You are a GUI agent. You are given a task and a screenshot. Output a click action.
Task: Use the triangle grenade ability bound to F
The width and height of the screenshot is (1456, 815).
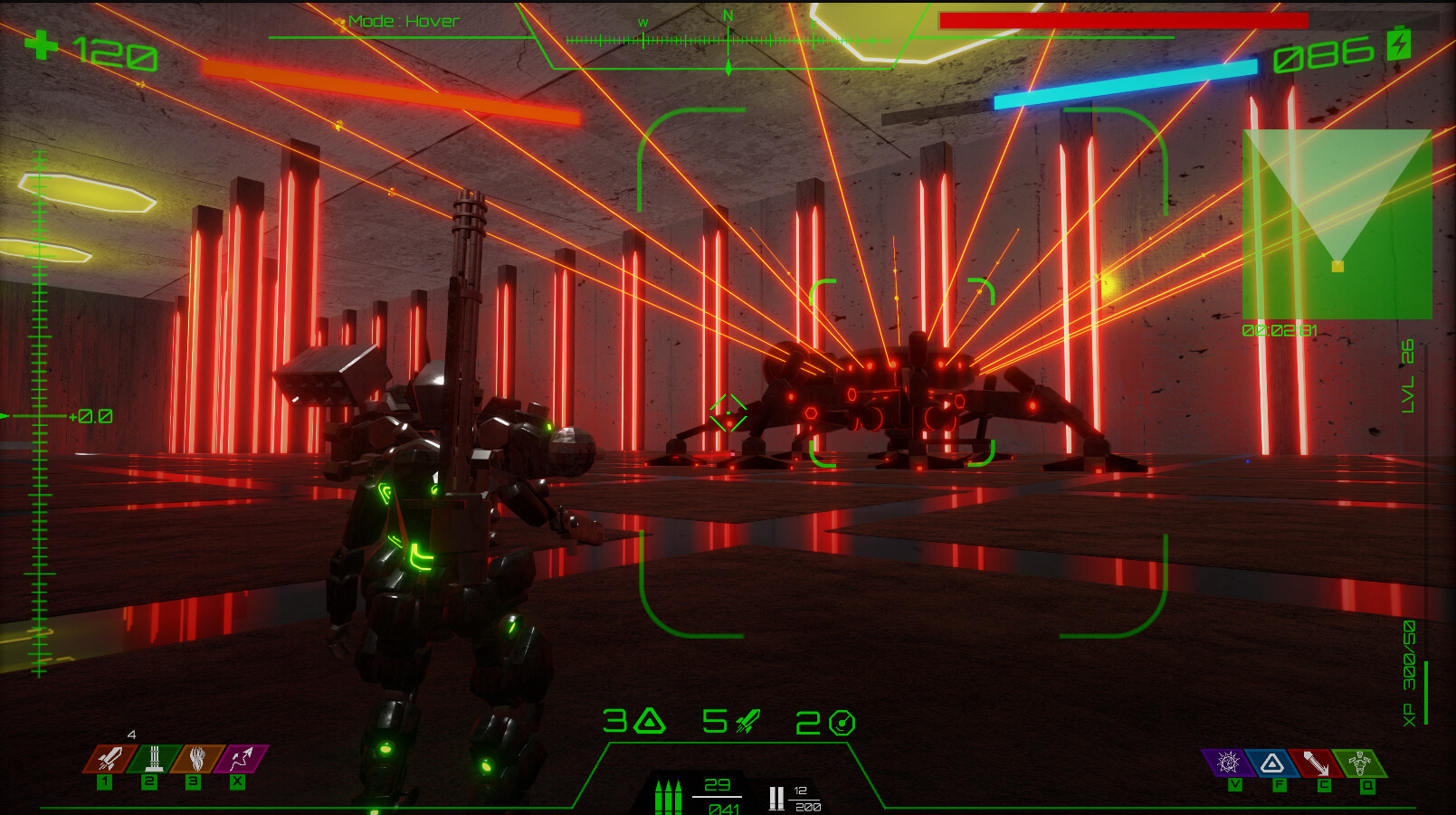click(1272, 764)
